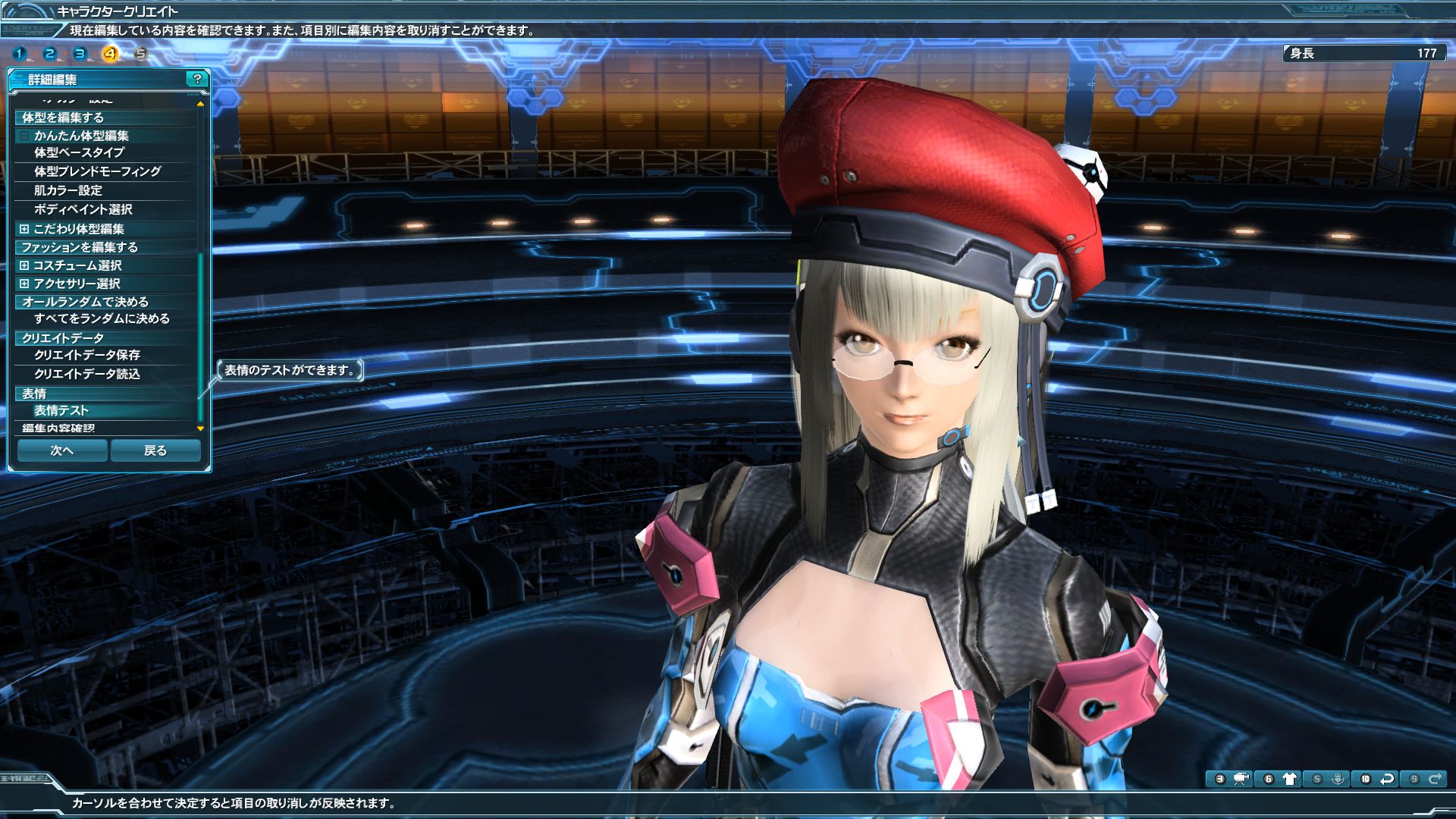
Task: Expand the コスチューム選択 section
Action: [24, 265]
